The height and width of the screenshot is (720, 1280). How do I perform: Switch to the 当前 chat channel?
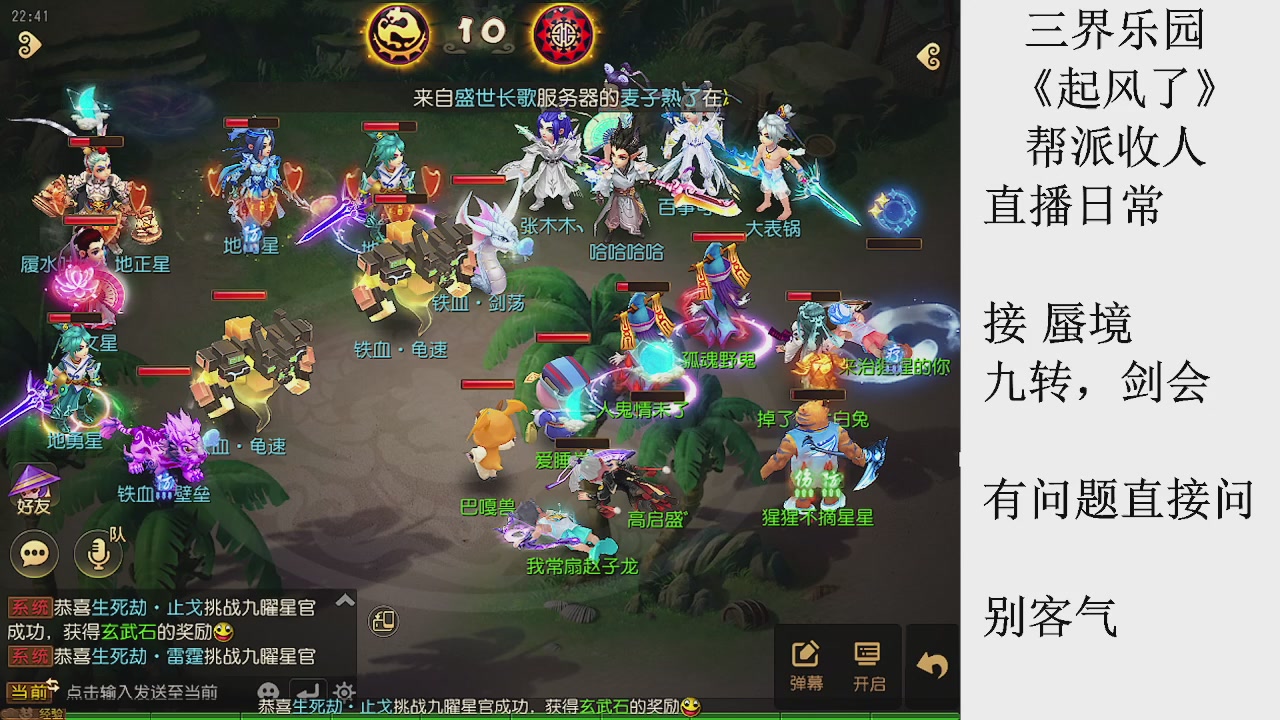[26, 690]
